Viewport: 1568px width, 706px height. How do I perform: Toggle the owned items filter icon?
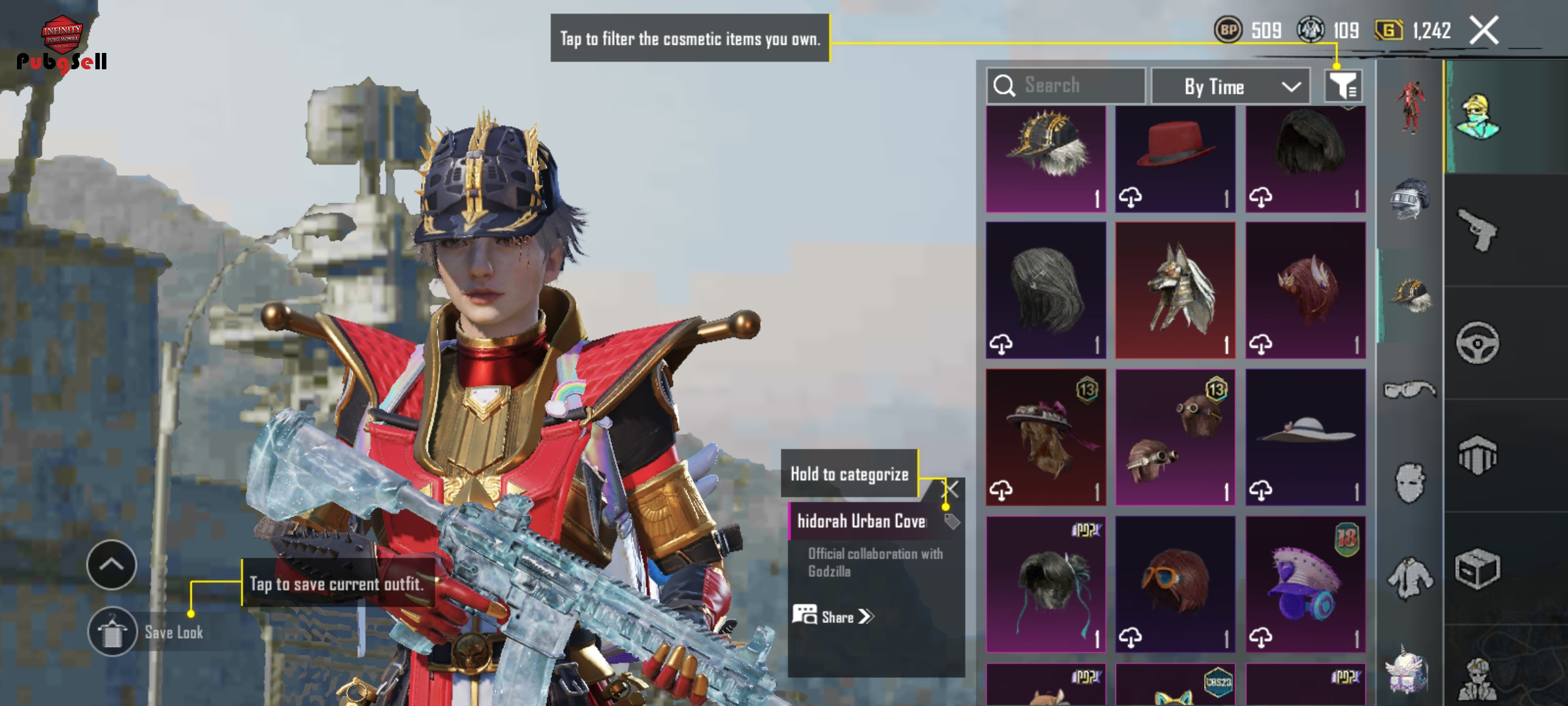click(x=1343, y=86)
